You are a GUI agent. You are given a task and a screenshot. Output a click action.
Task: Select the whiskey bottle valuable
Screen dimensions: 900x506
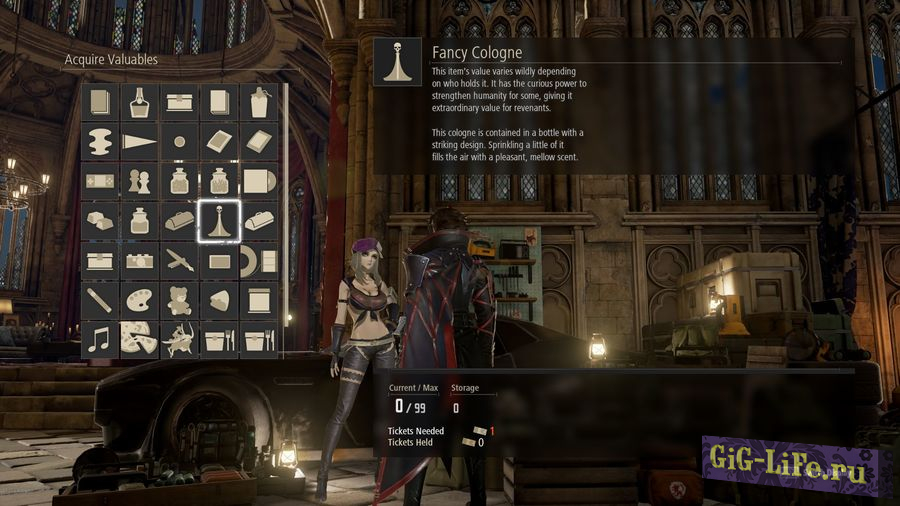140,101
